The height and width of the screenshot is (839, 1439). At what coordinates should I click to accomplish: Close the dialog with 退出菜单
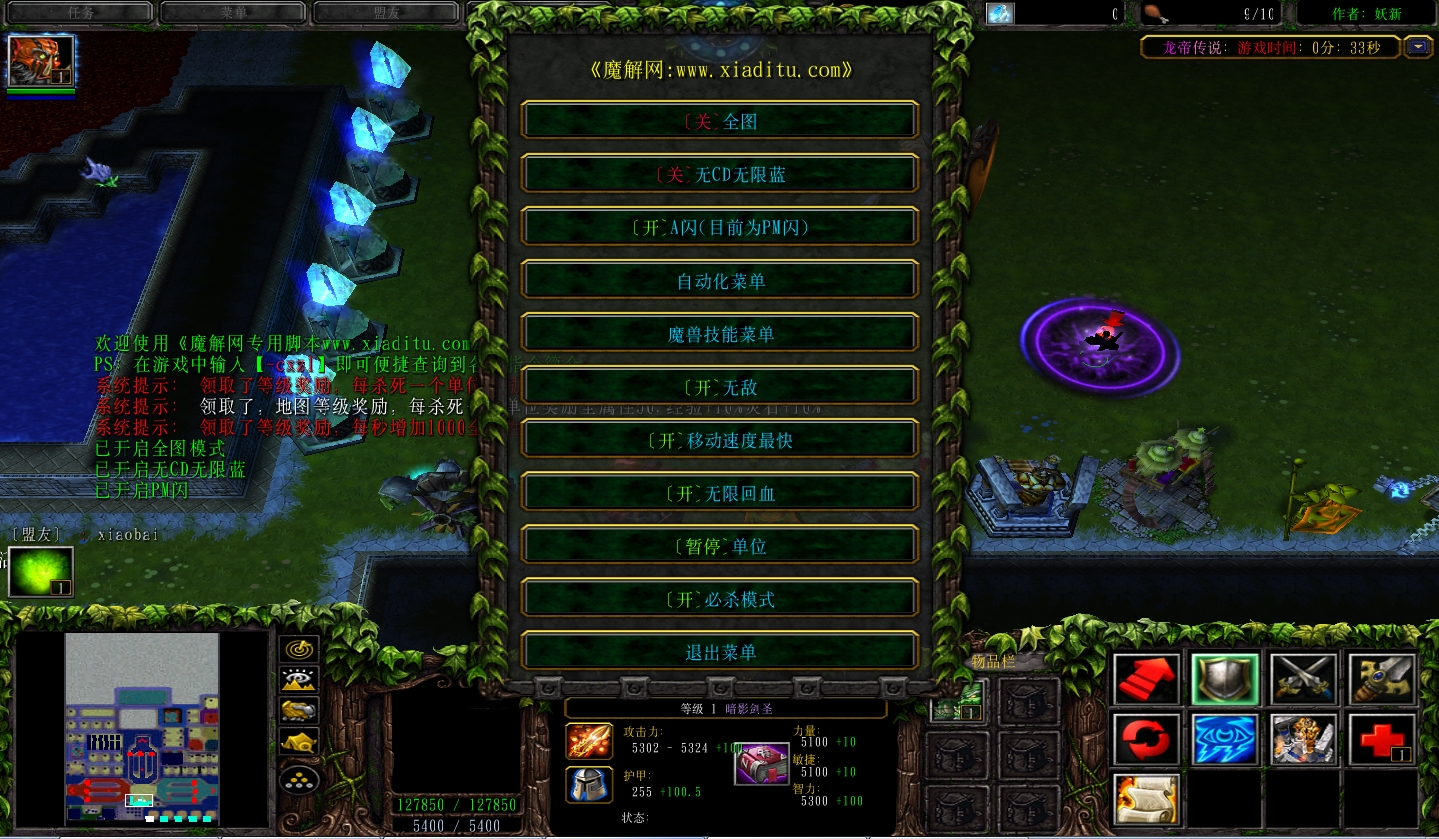720,652
